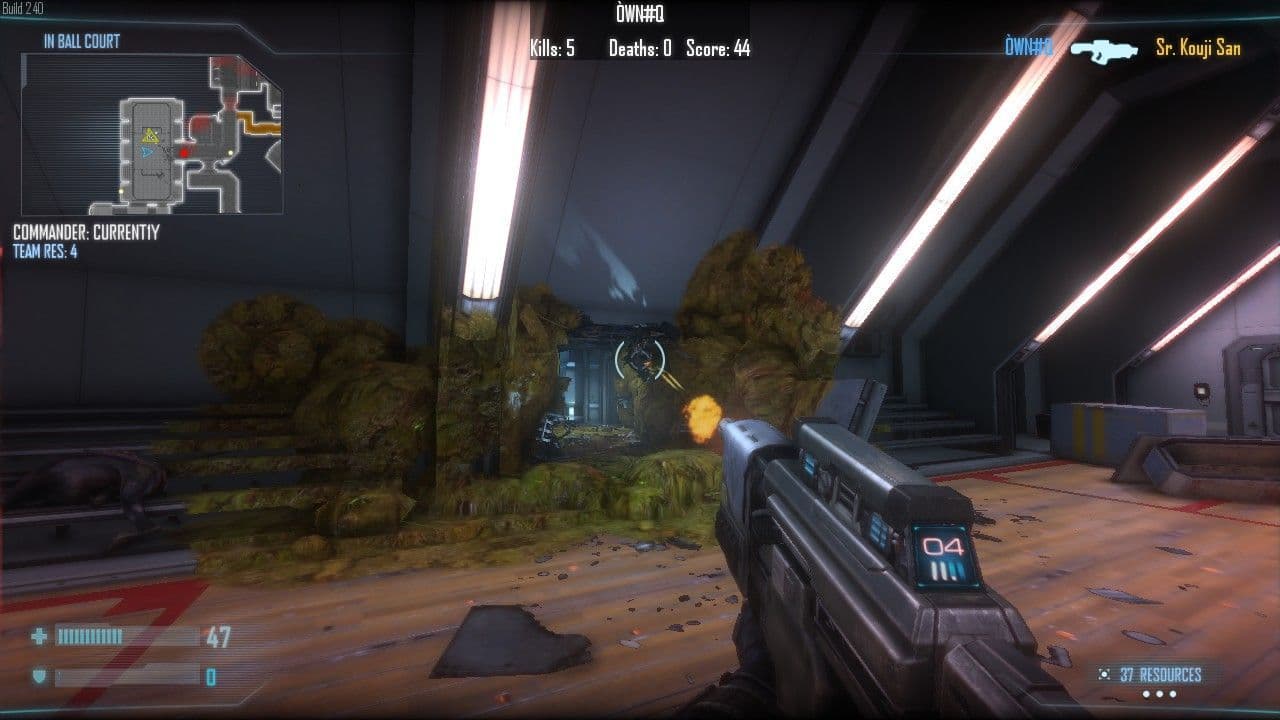
Task: Select the IN BALL COURT location label
Action: pos(79,41)
